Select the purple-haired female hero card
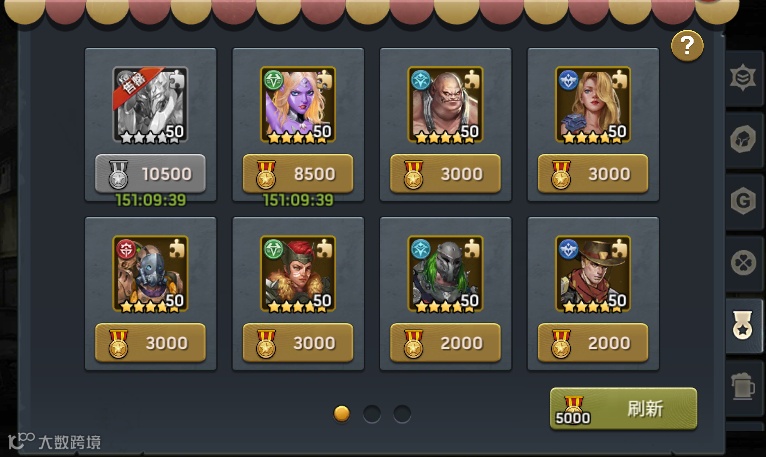Viewport: 766px width, 457px height. click(298, 104)
